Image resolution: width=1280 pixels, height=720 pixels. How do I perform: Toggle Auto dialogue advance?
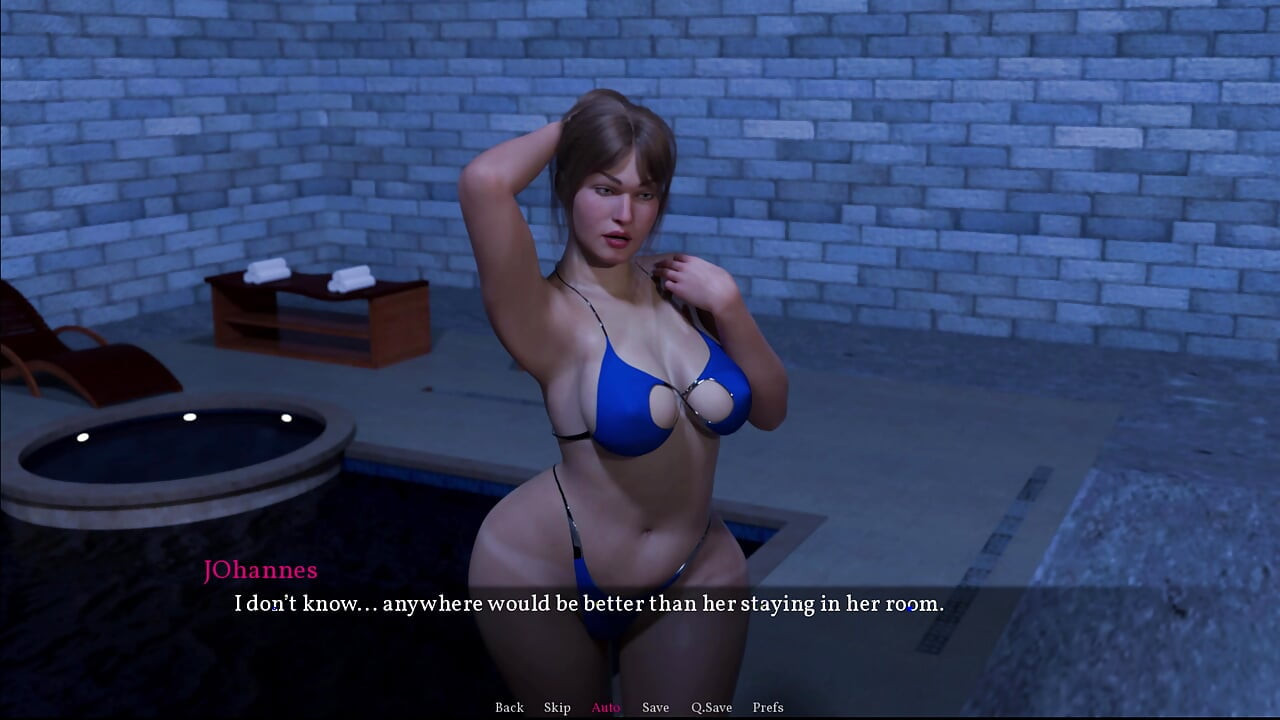pyautogui.click(x=606, y=707)
